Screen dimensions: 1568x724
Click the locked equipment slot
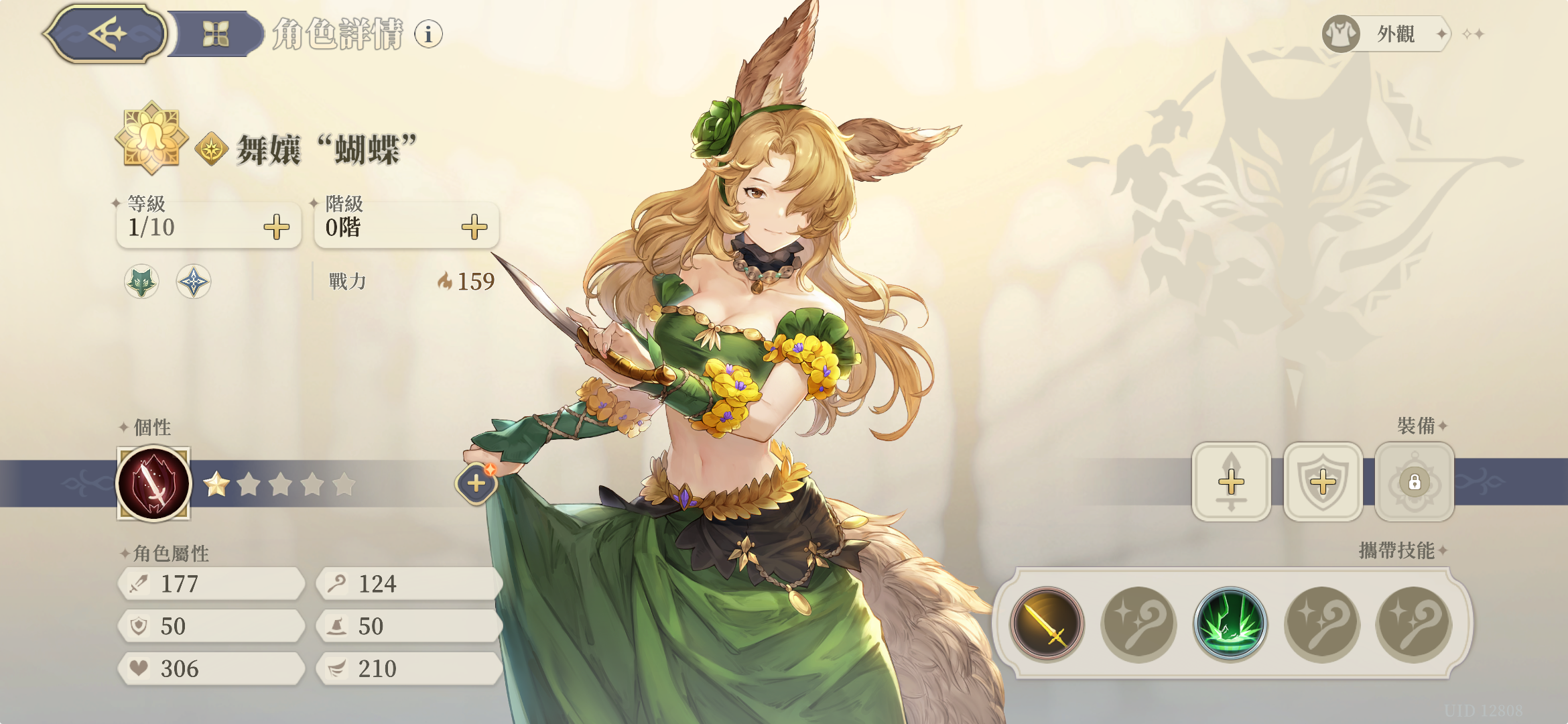[1414, 481]
